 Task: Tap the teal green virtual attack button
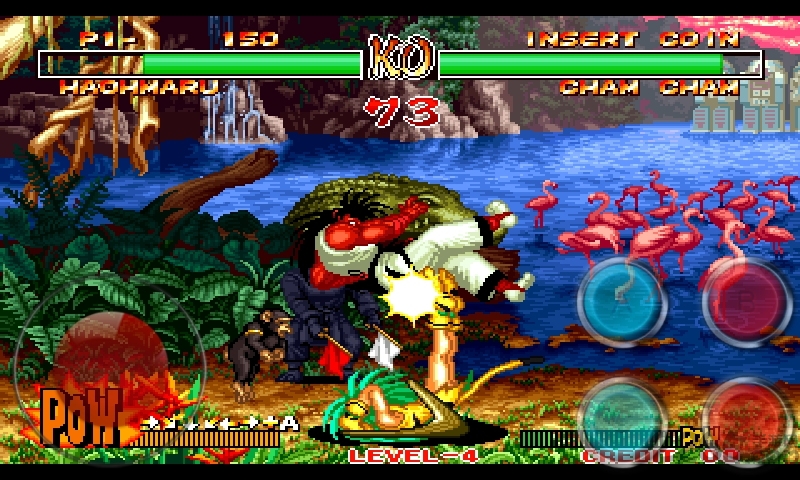coord(622,416)
